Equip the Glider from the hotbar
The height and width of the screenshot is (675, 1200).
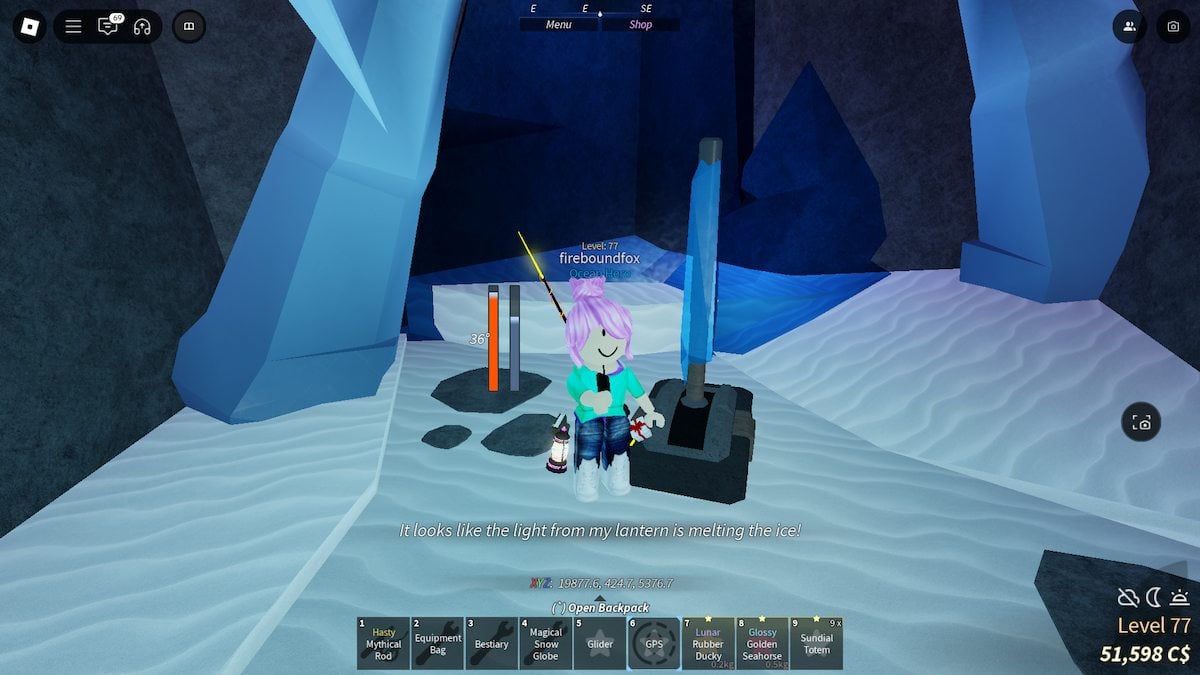[x=600, y=643]
